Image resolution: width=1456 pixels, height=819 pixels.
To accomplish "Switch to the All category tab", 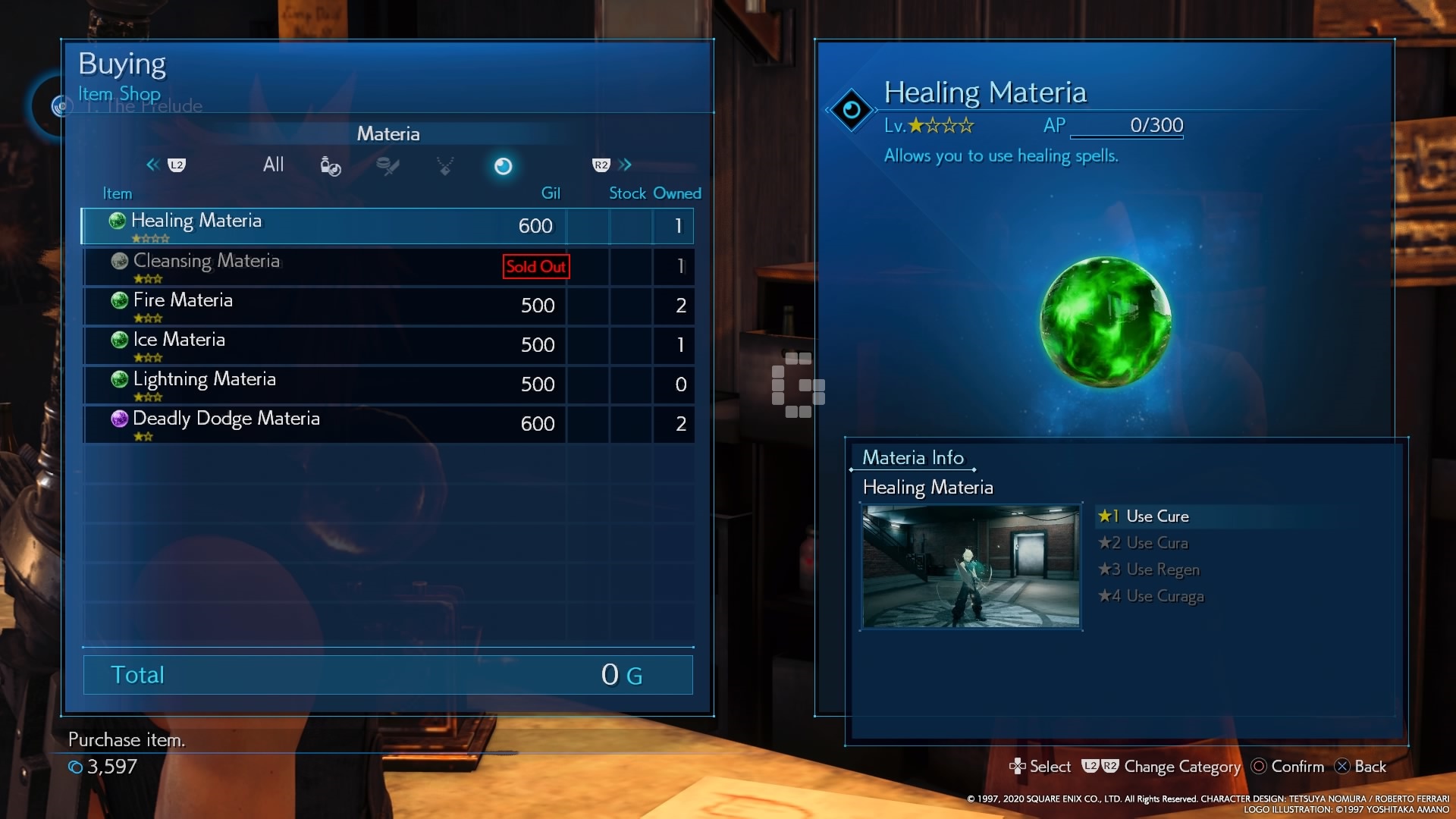I will click(x=273, y=165).
